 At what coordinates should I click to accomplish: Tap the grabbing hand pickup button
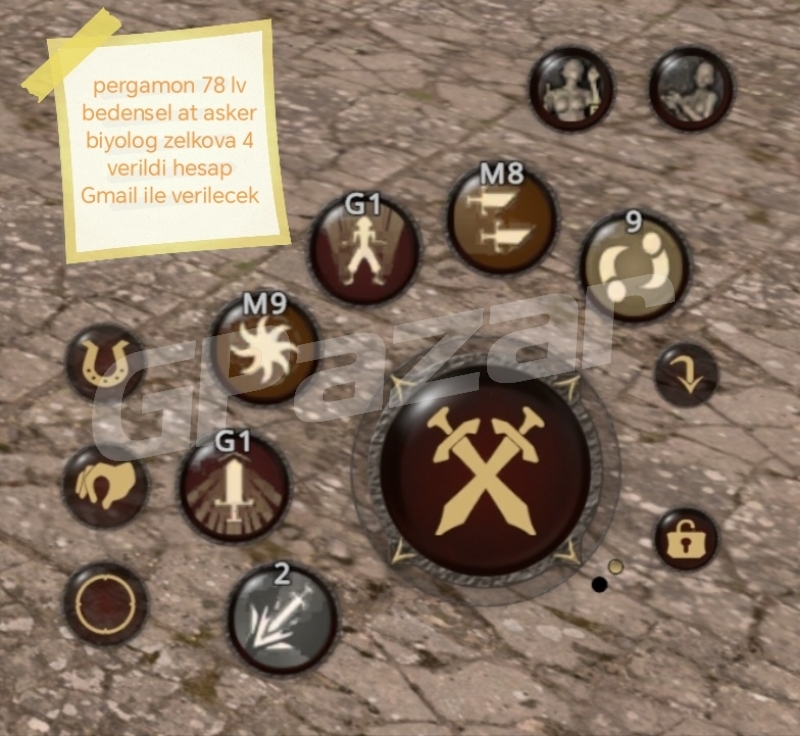point(105,487)
